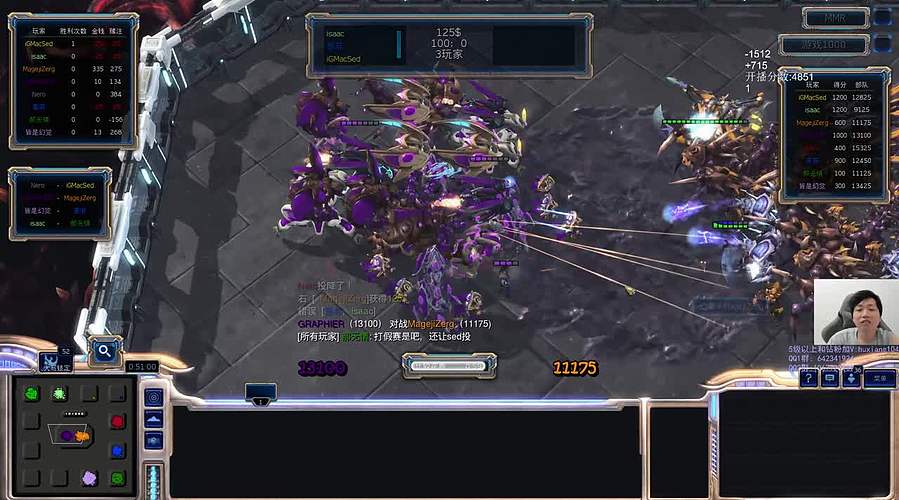899x500 pixels.
Task: Click the hero portrait icon labeled 52
Action: (55, 360)
